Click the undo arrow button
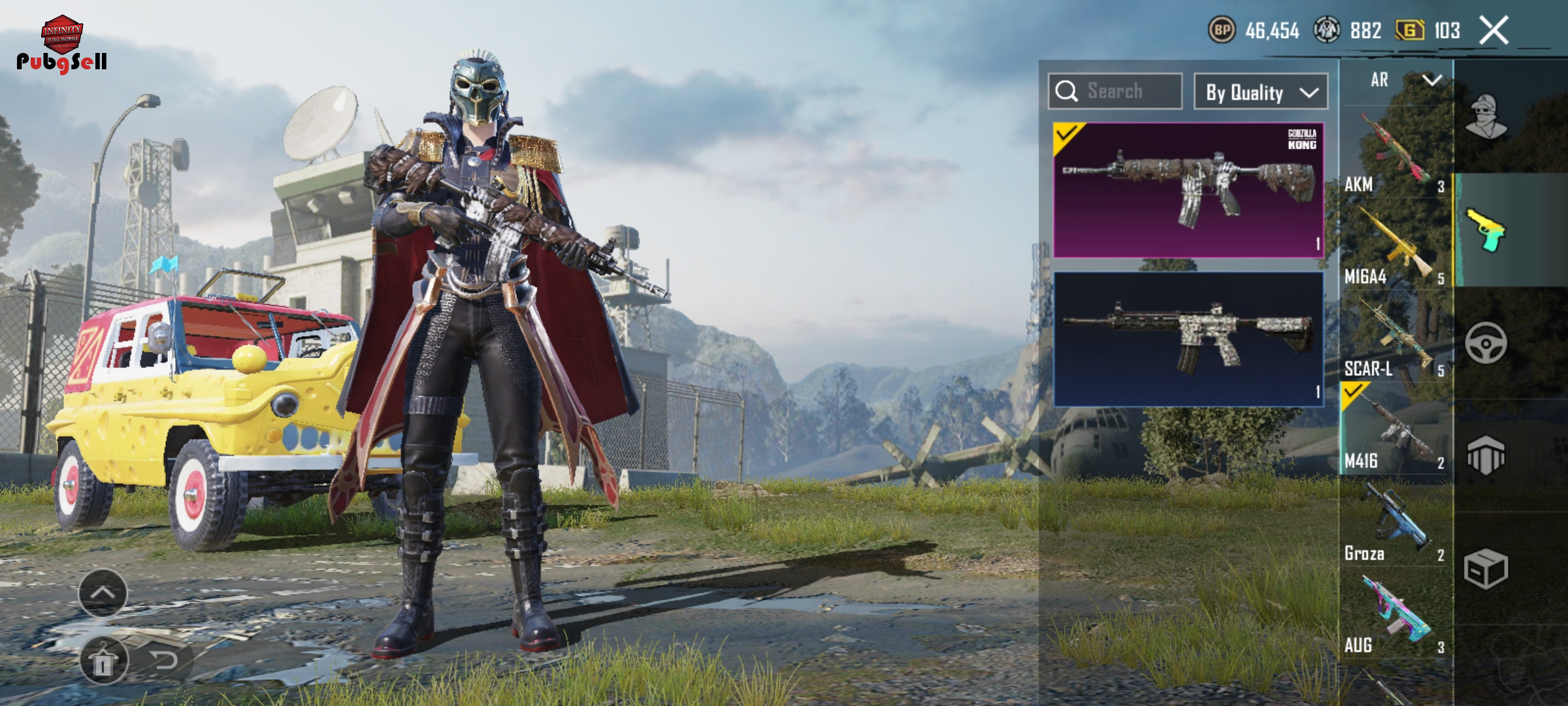Viewport: 1568px width, 706px height. pyautogui.click(x=163, y=660)
